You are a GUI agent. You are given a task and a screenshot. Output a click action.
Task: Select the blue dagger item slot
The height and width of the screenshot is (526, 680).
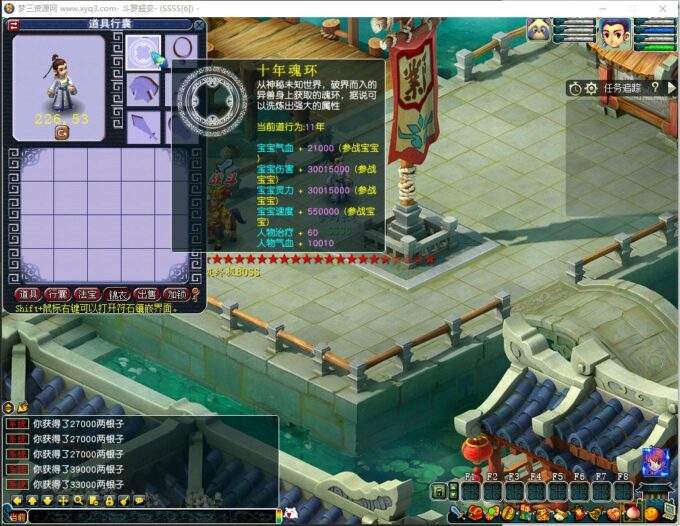point(144,127)
